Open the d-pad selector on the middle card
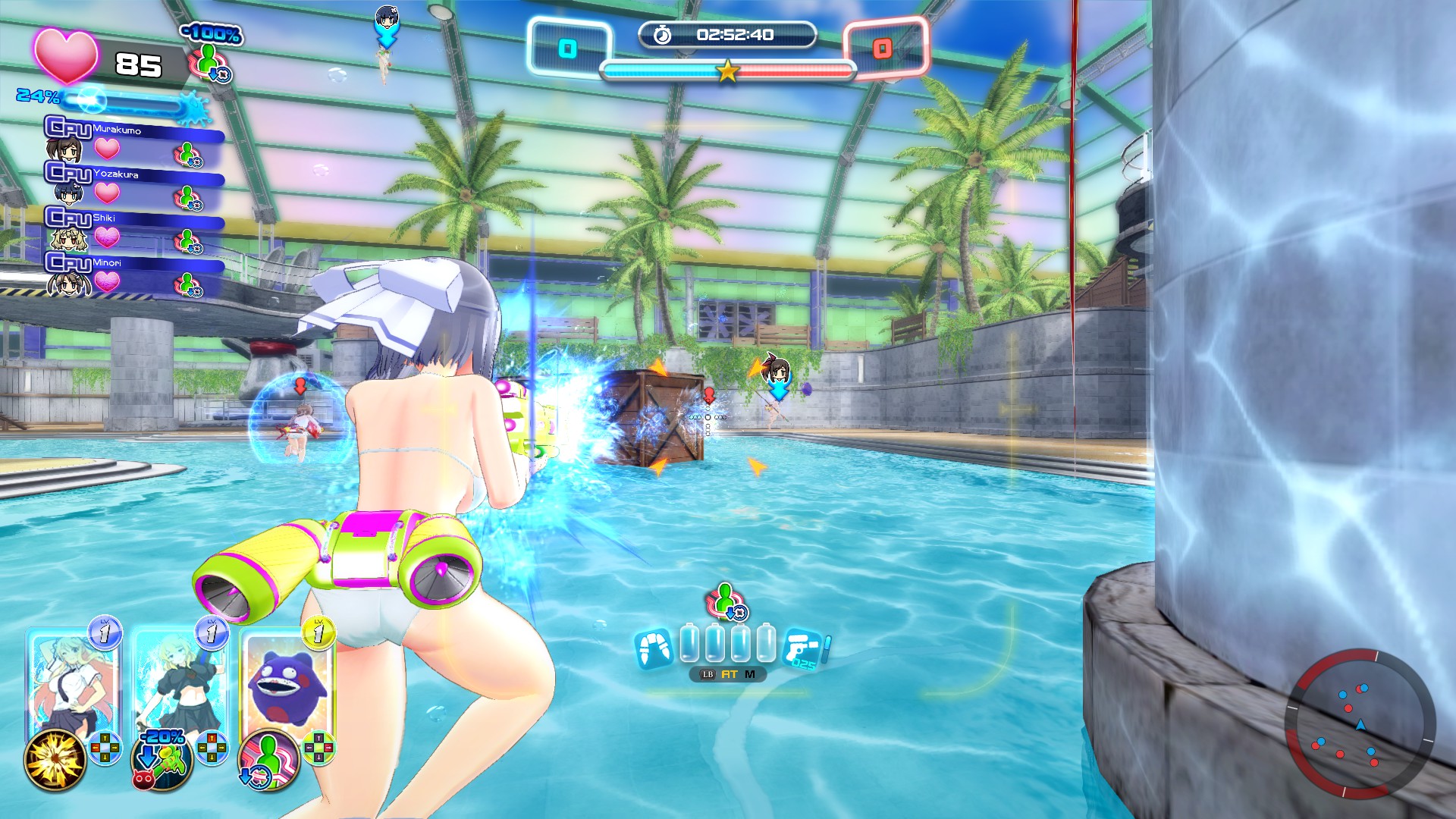Viewport: 1456px width, 819px height. (x=212, y=748)
